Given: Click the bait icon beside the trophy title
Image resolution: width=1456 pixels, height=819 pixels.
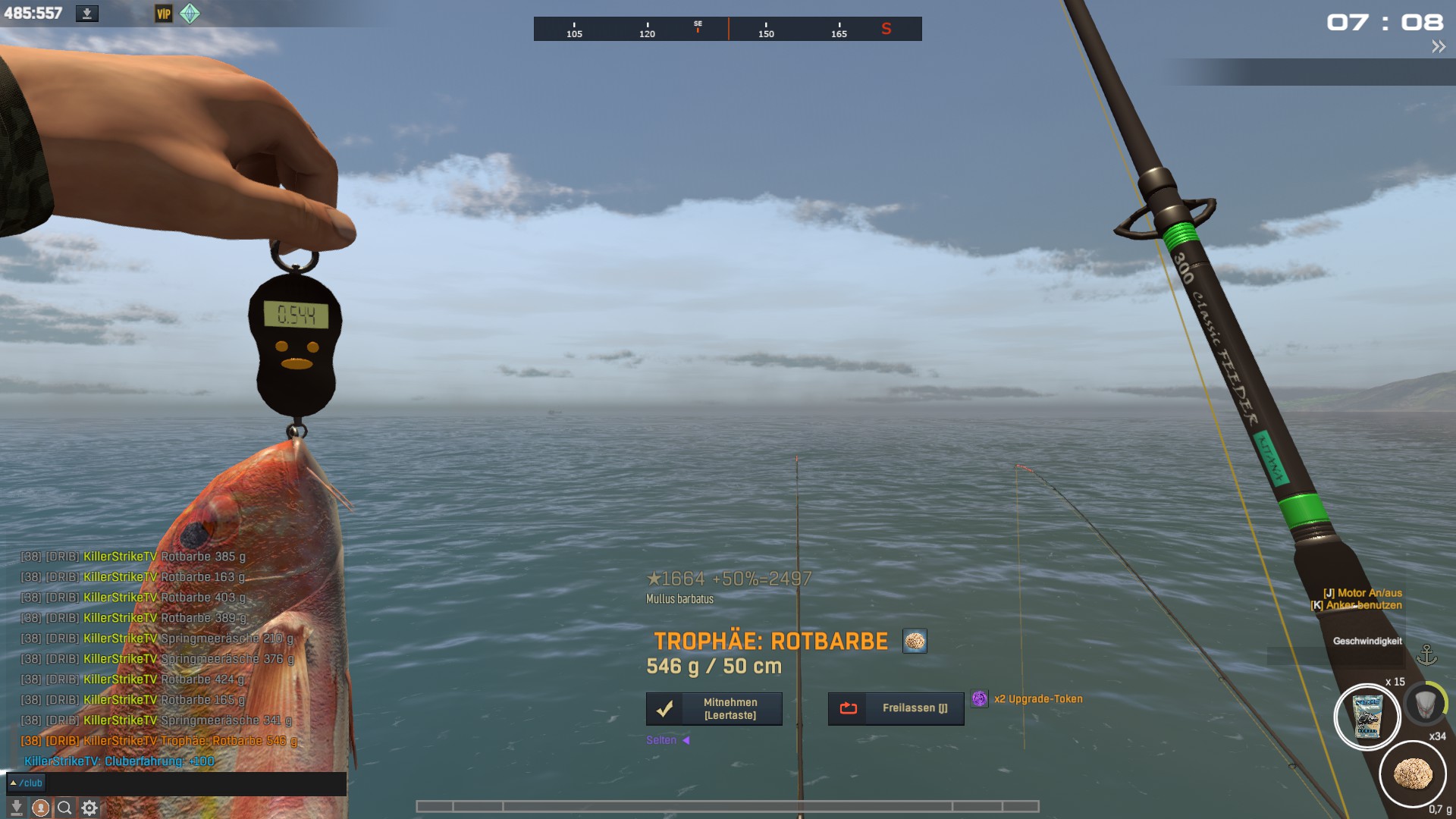Looking at the screenshot, I should click(915, 642).
